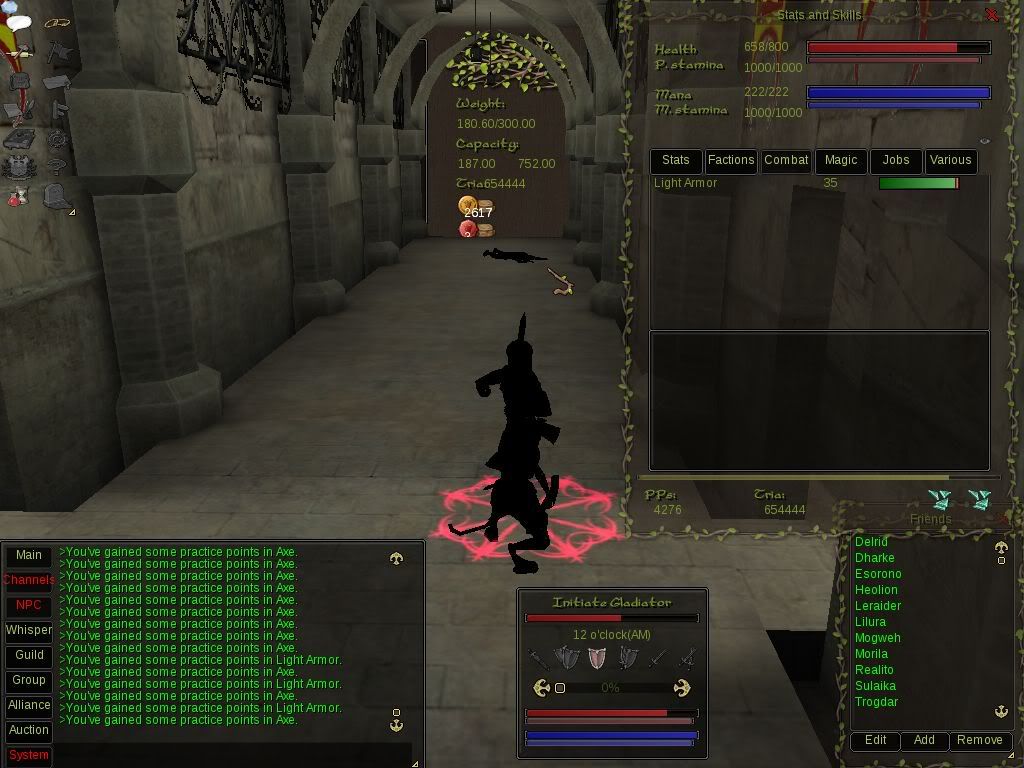Switch to the Stats tab
Viewport: 1024px width, 768px height.
(676, 160)
